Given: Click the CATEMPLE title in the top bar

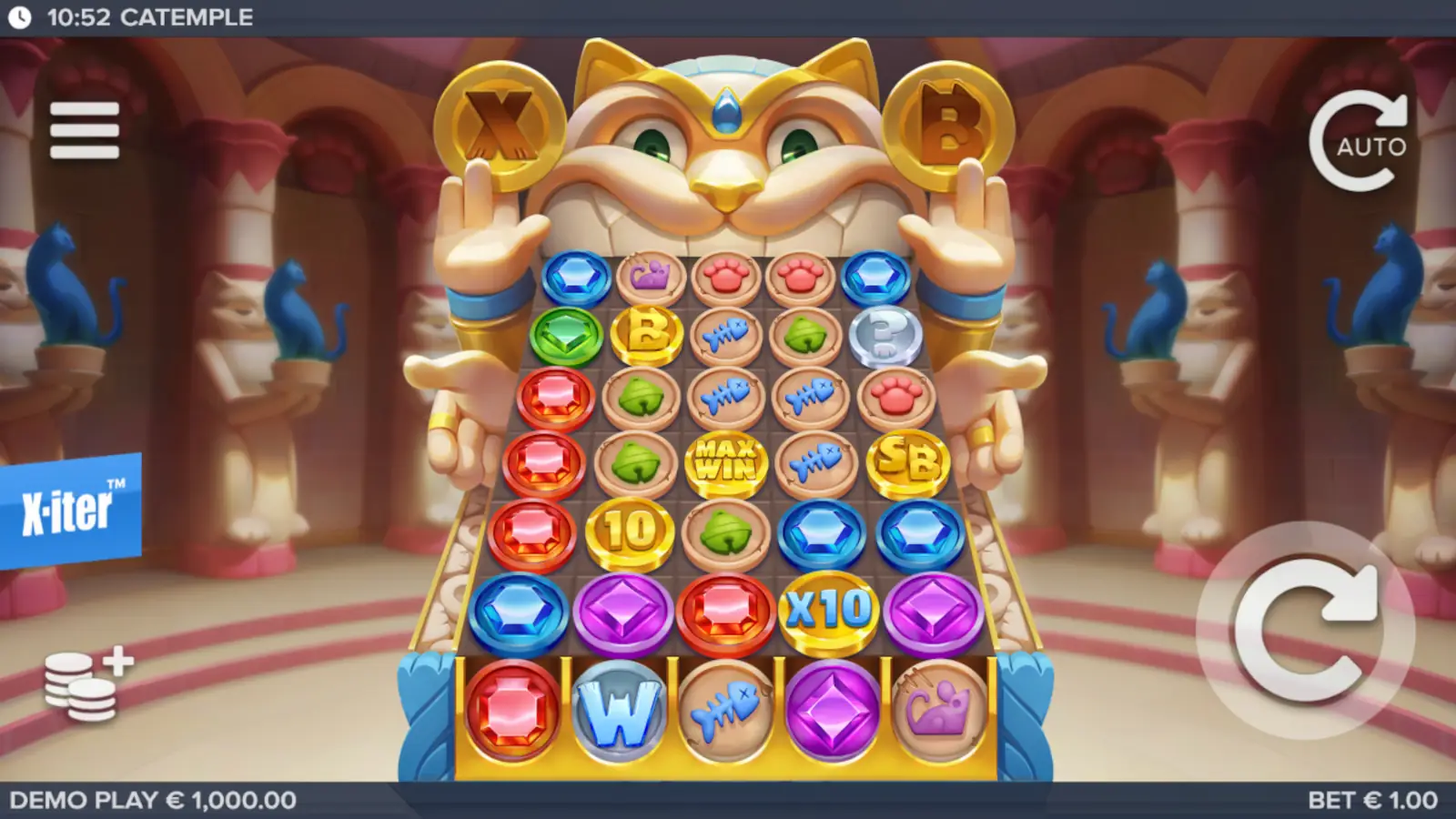Looking at the screenshot, I should point(188,15).
